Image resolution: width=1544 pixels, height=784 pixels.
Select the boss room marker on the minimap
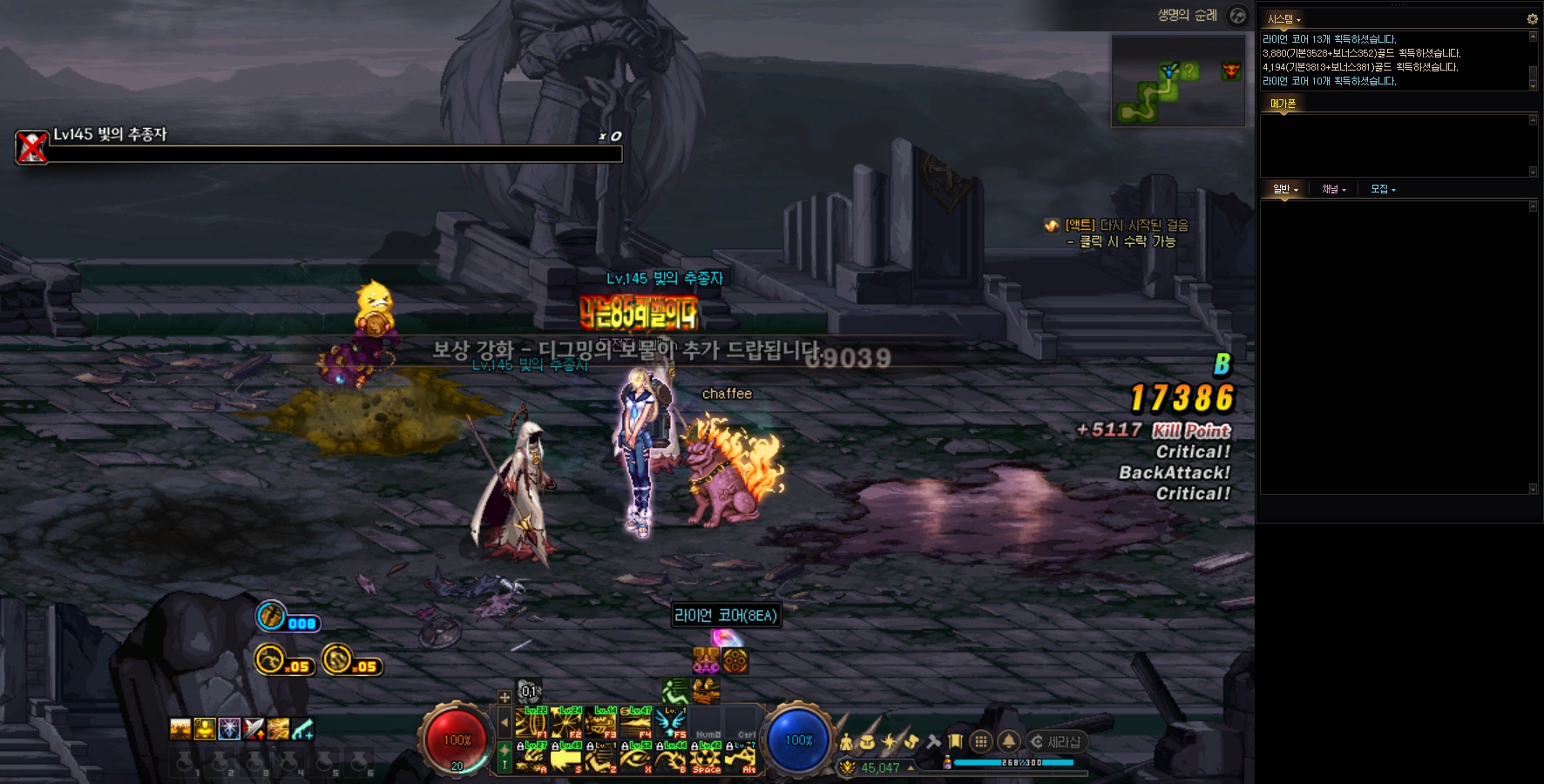point(1231,71)
